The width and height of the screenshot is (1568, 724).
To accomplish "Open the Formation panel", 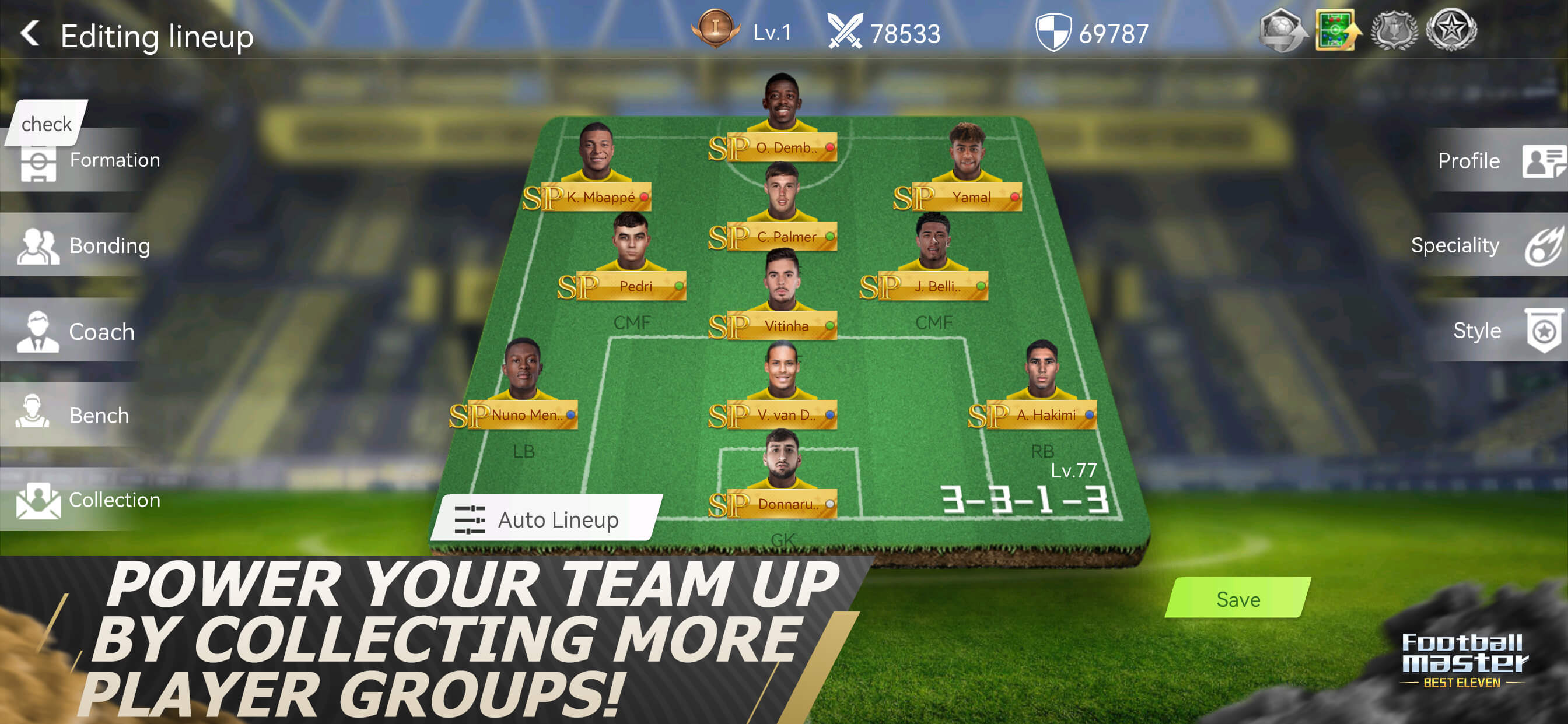I will [115, 159].
